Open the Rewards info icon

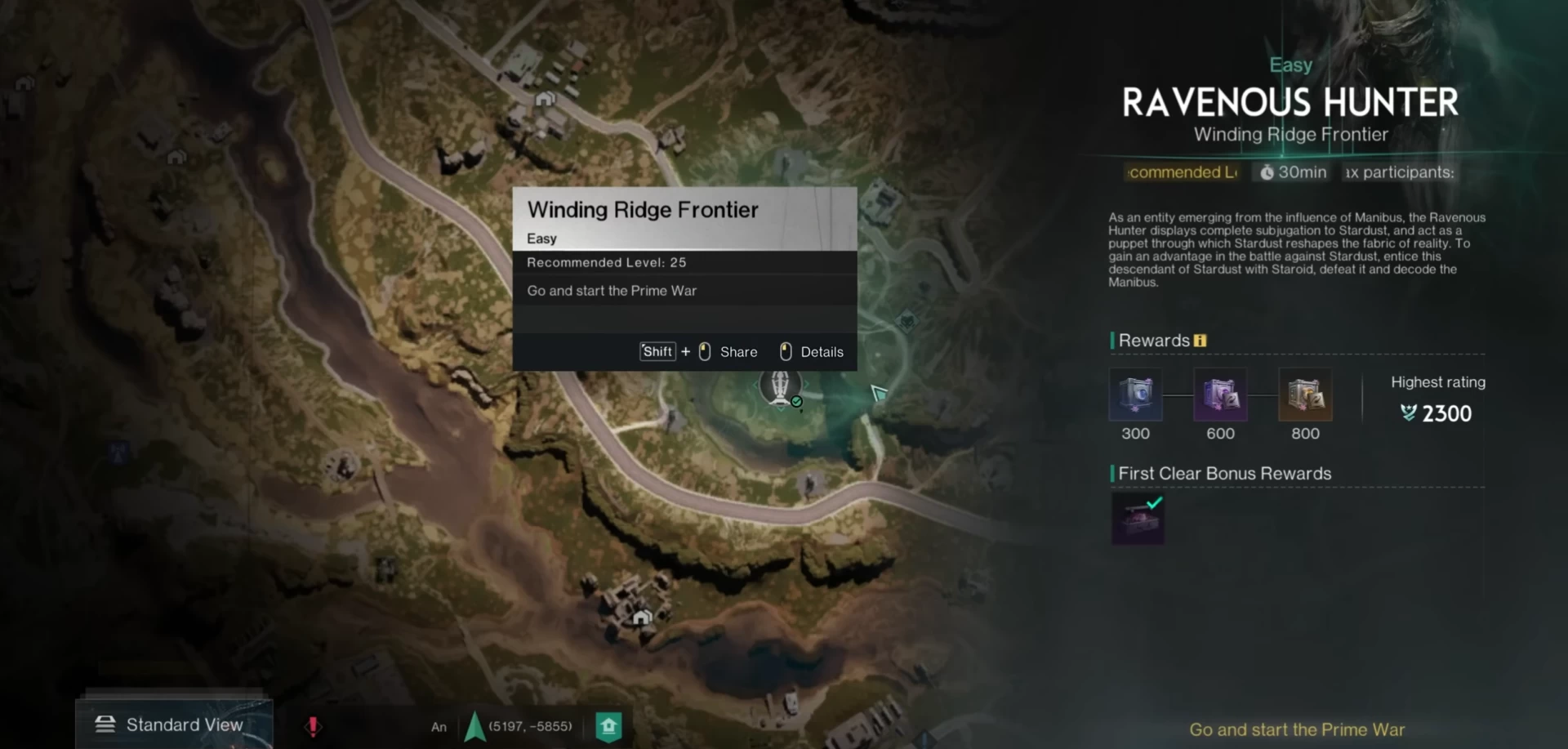pyautogui.click(x=1200, y=341)
